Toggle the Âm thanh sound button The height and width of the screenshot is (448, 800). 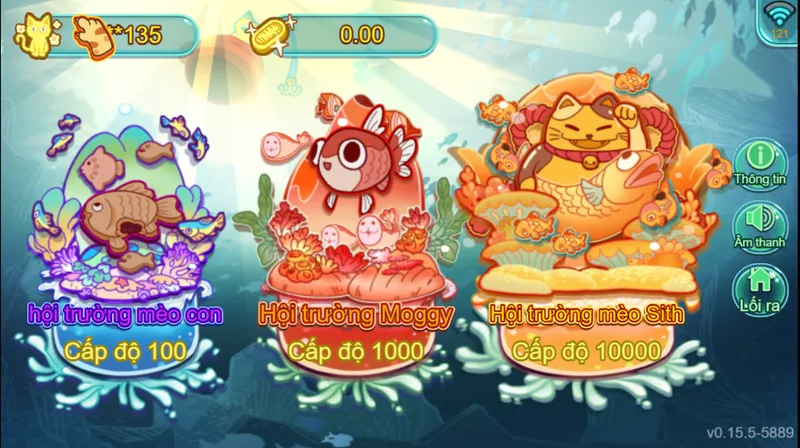click(x=763, y=224)
